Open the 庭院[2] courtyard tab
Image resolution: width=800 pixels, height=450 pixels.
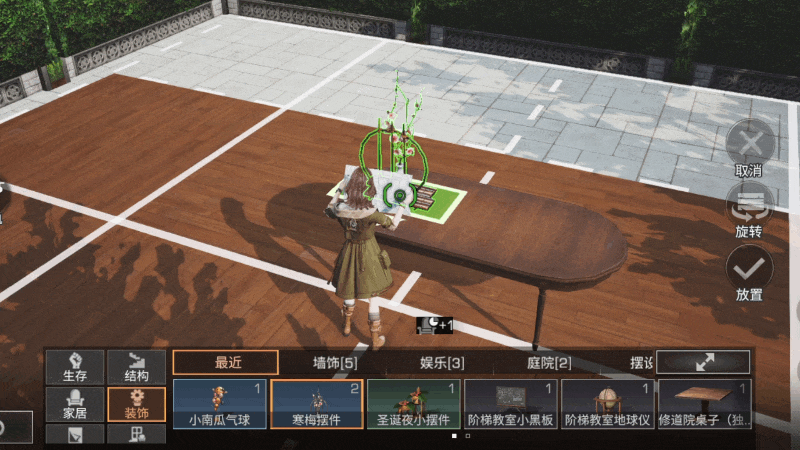pos(549,362)
